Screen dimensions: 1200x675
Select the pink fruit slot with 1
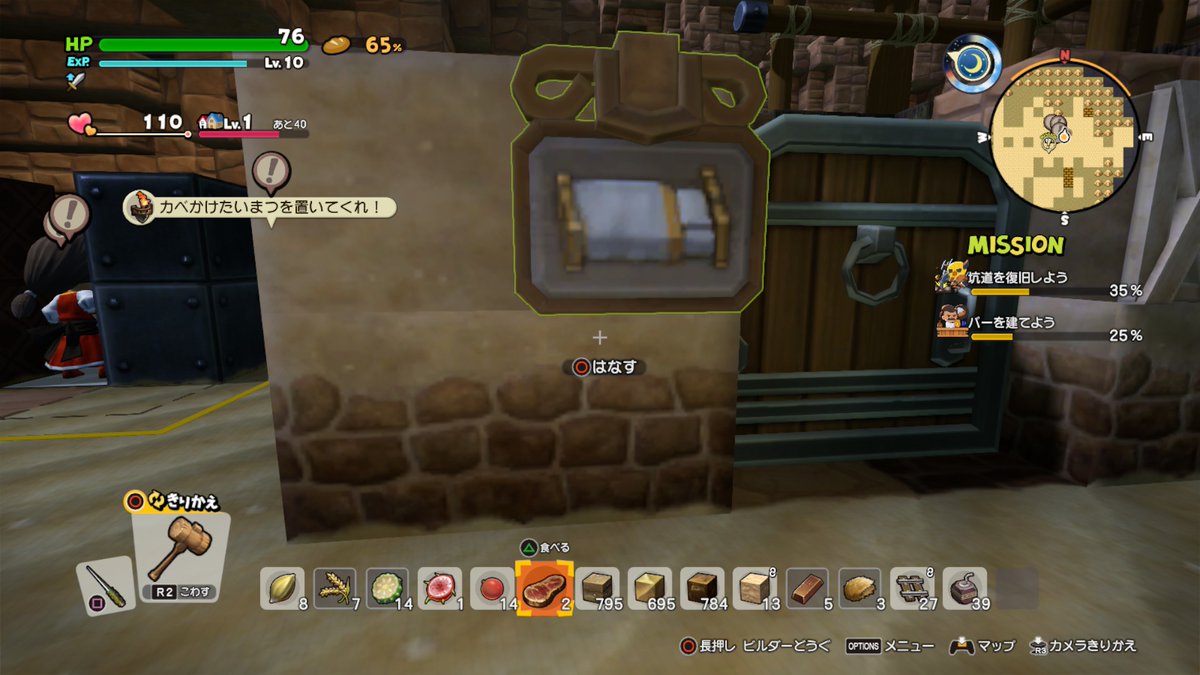(x=439, y=588)
